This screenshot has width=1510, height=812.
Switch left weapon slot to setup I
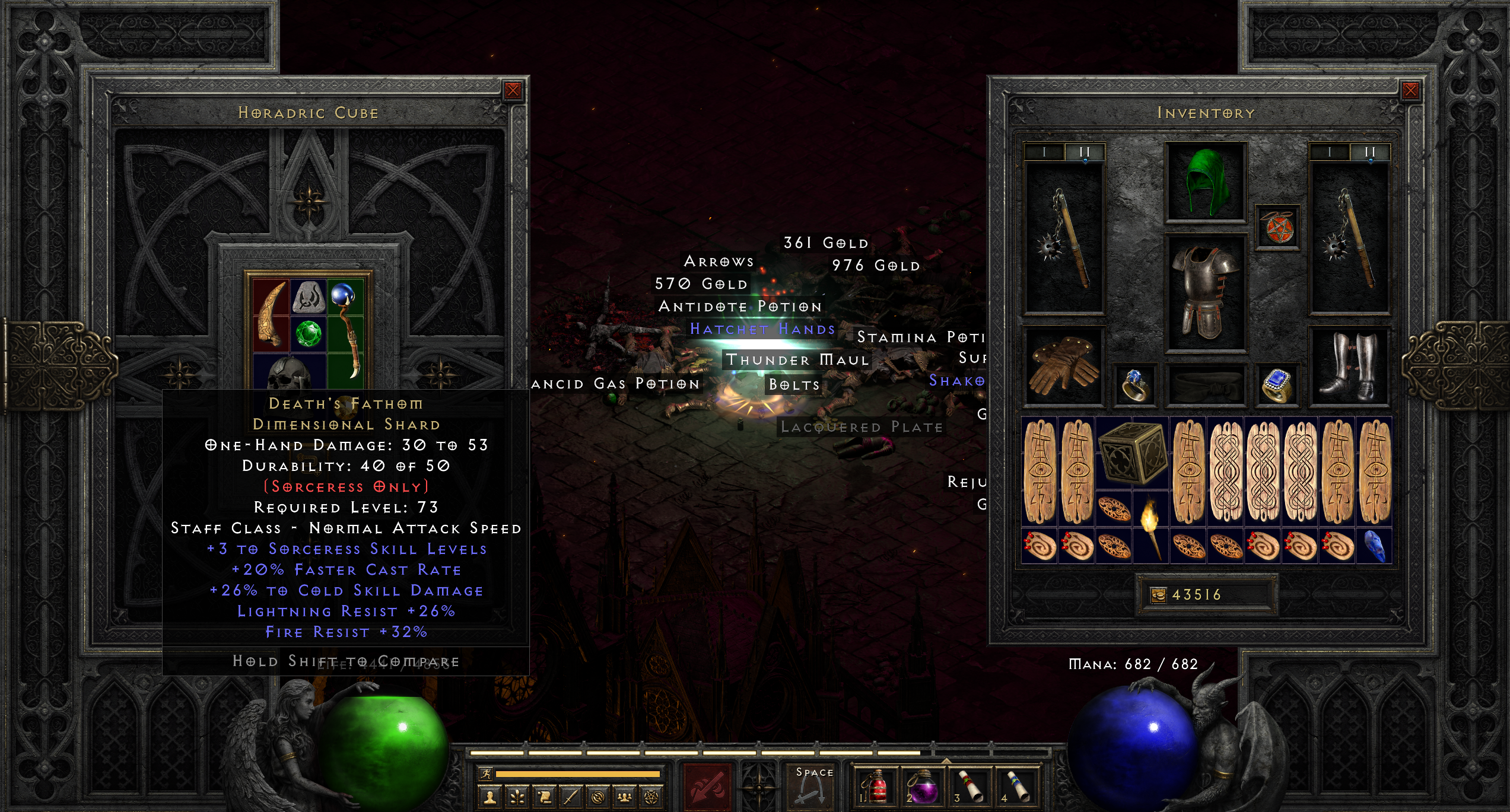click(1045, 151)
